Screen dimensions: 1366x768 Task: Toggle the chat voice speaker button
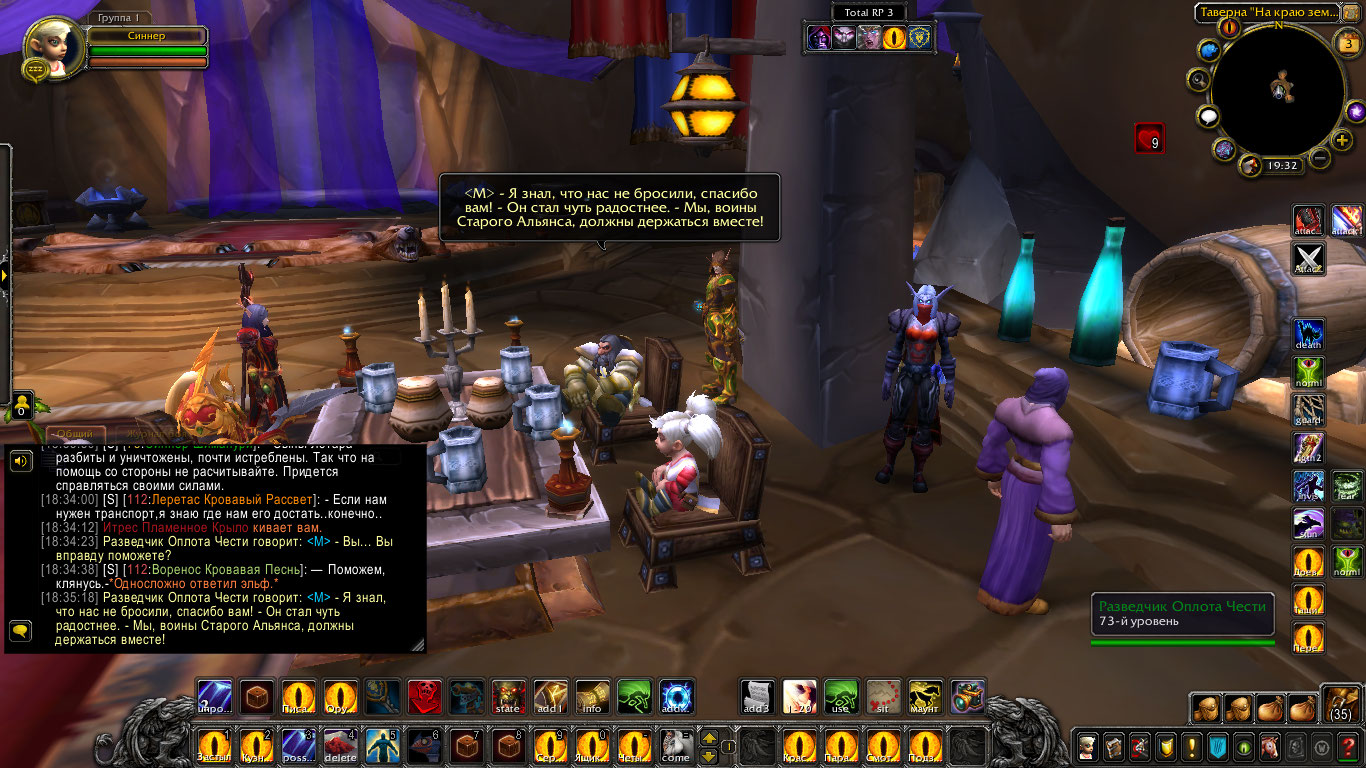pyautogui.click(x=20, y=460)
